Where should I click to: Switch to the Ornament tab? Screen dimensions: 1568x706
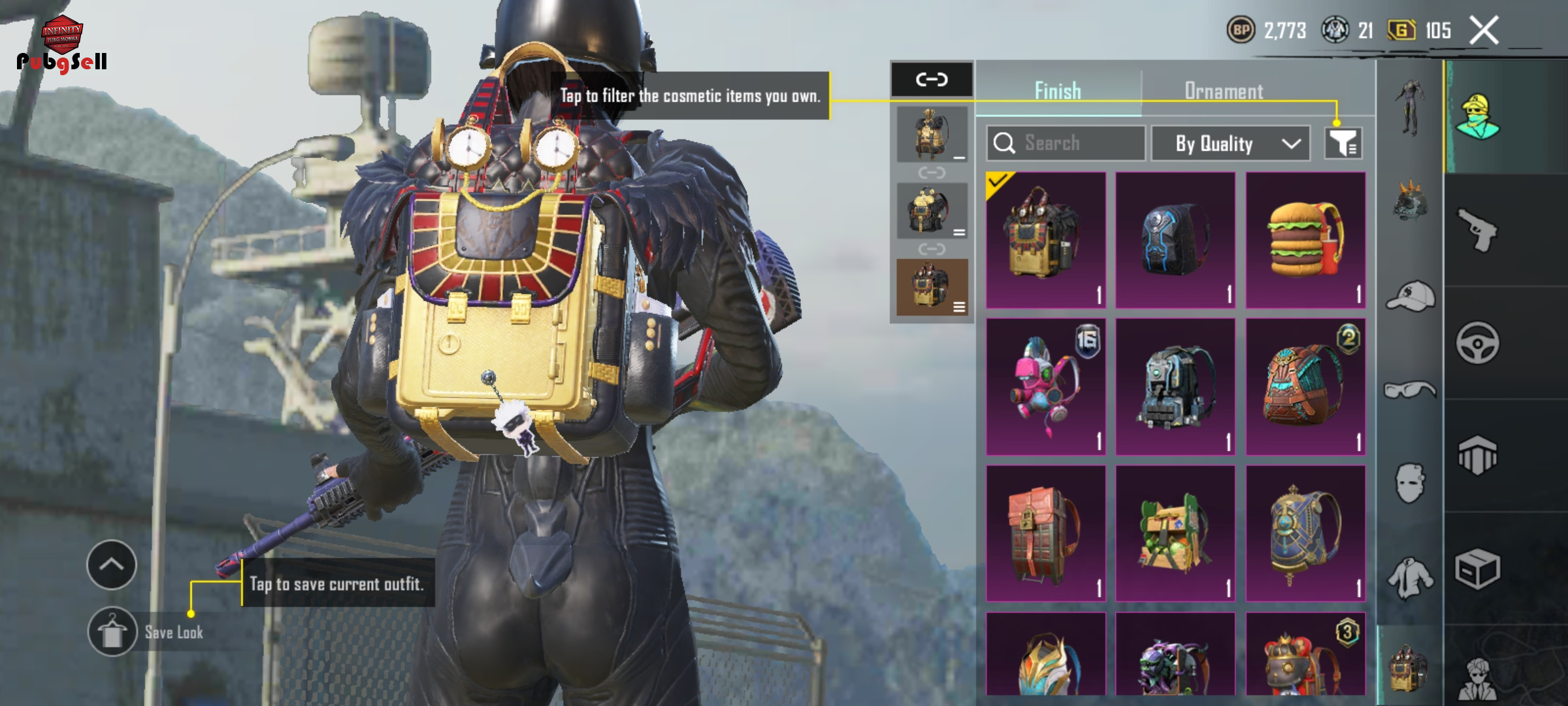(x=1224, y=92)
